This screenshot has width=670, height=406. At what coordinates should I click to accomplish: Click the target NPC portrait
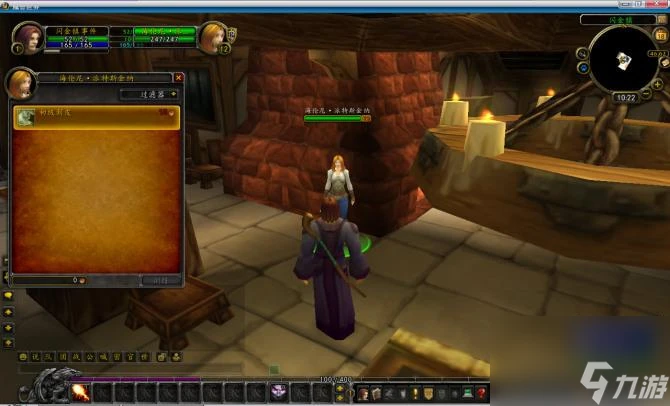pos(213,38)
